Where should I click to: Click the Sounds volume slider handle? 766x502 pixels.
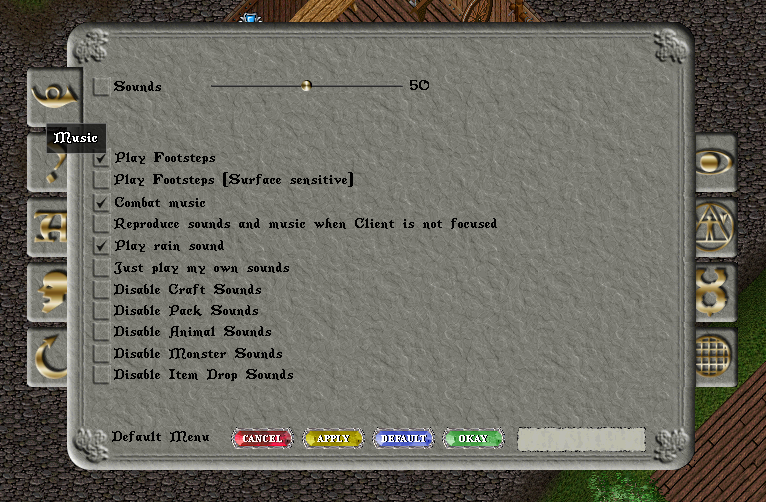(x=307, y=86)
